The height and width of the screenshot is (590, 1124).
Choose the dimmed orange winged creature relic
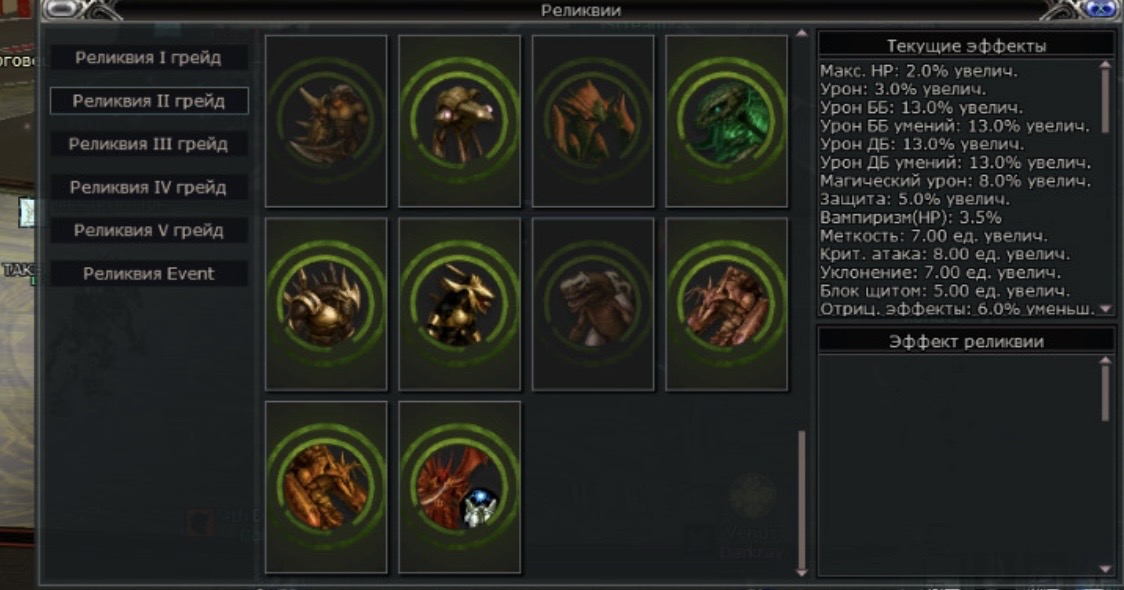(593, 121)
